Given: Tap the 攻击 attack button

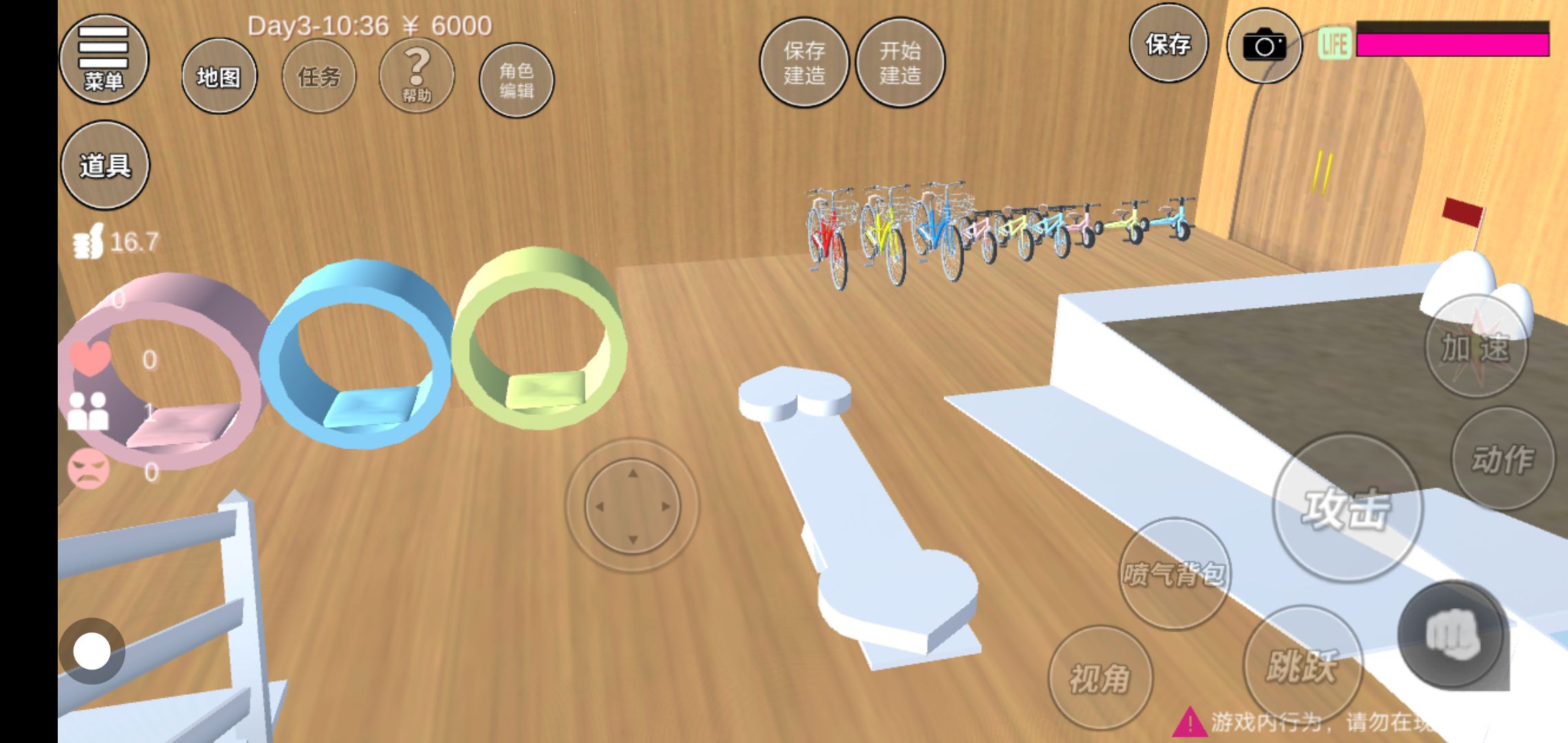Looking at the screenshot, I should [x=1347, y=508].
